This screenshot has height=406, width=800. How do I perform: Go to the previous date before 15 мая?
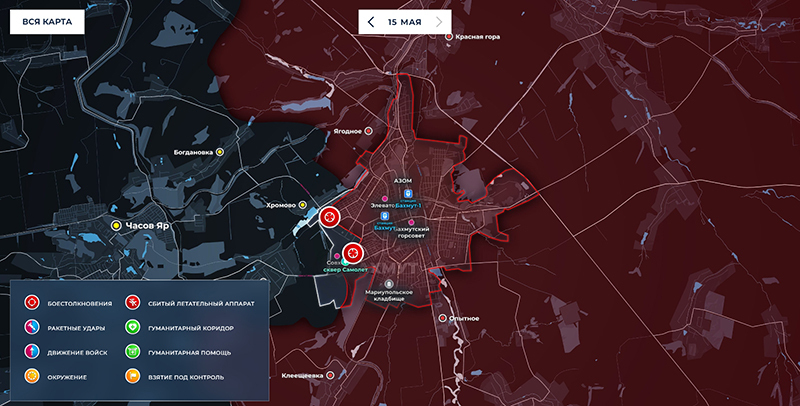(372, 21)
